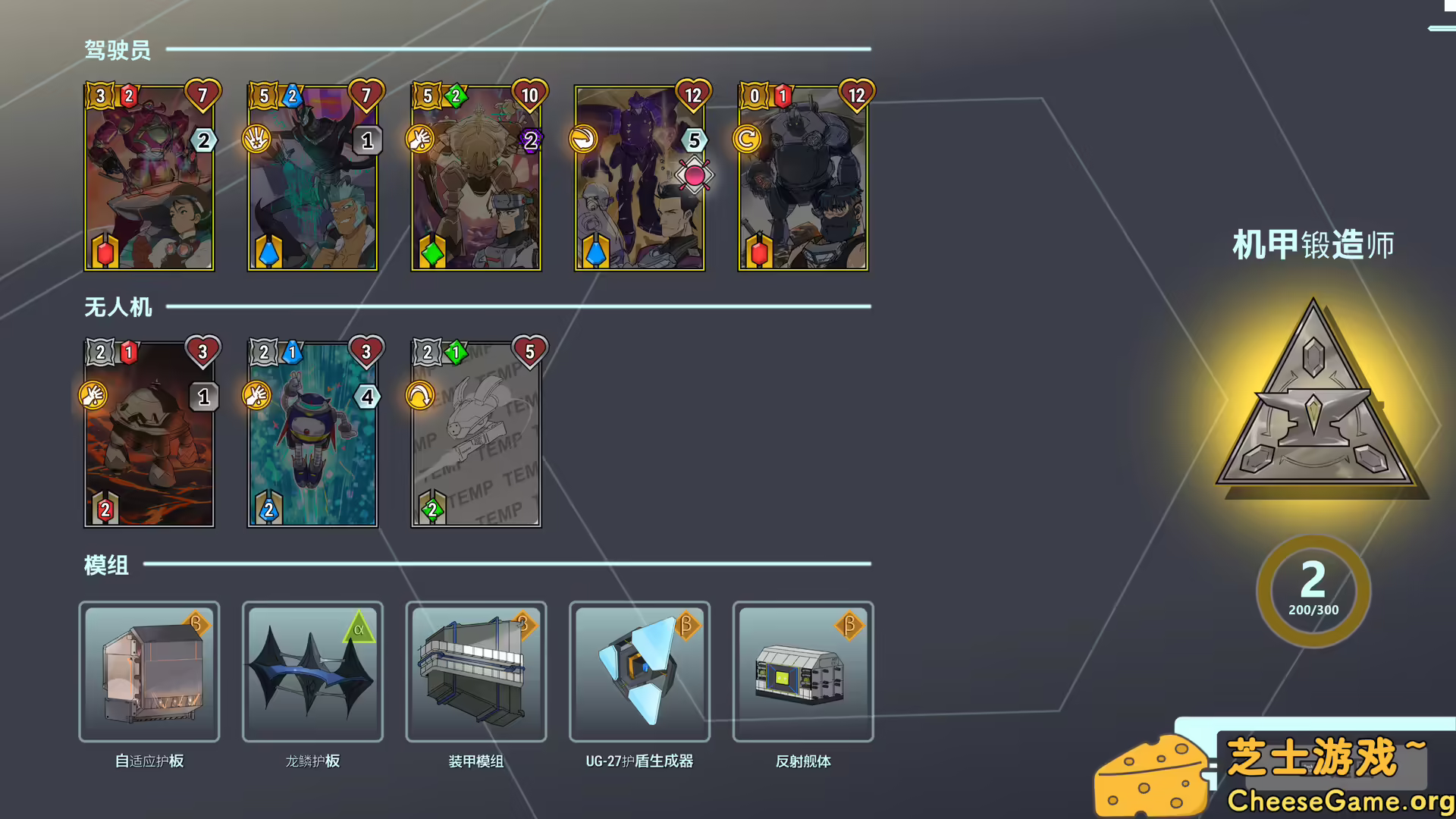Click the red target icon on fourth pilot card
Image resolution: width=1456 pixels, height=819 pixels.
(x=695, y=174)
